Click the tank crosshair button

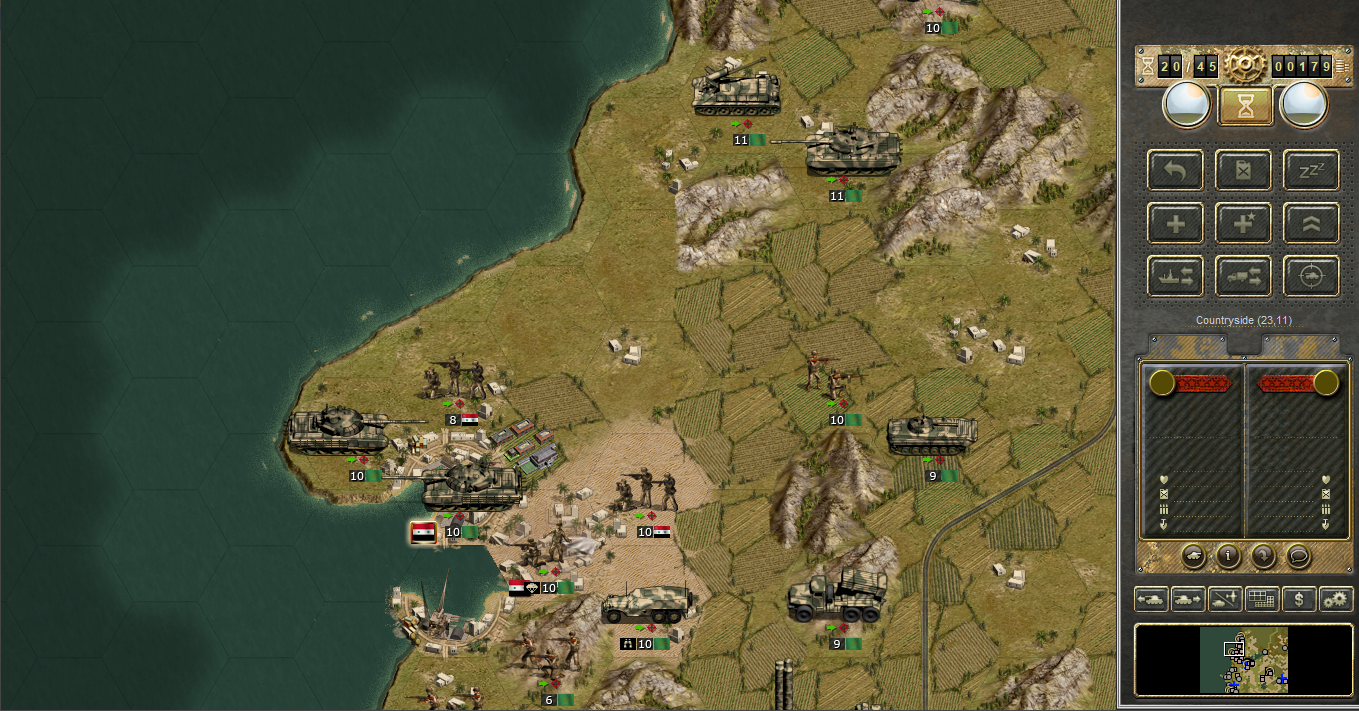point(1311,276)
